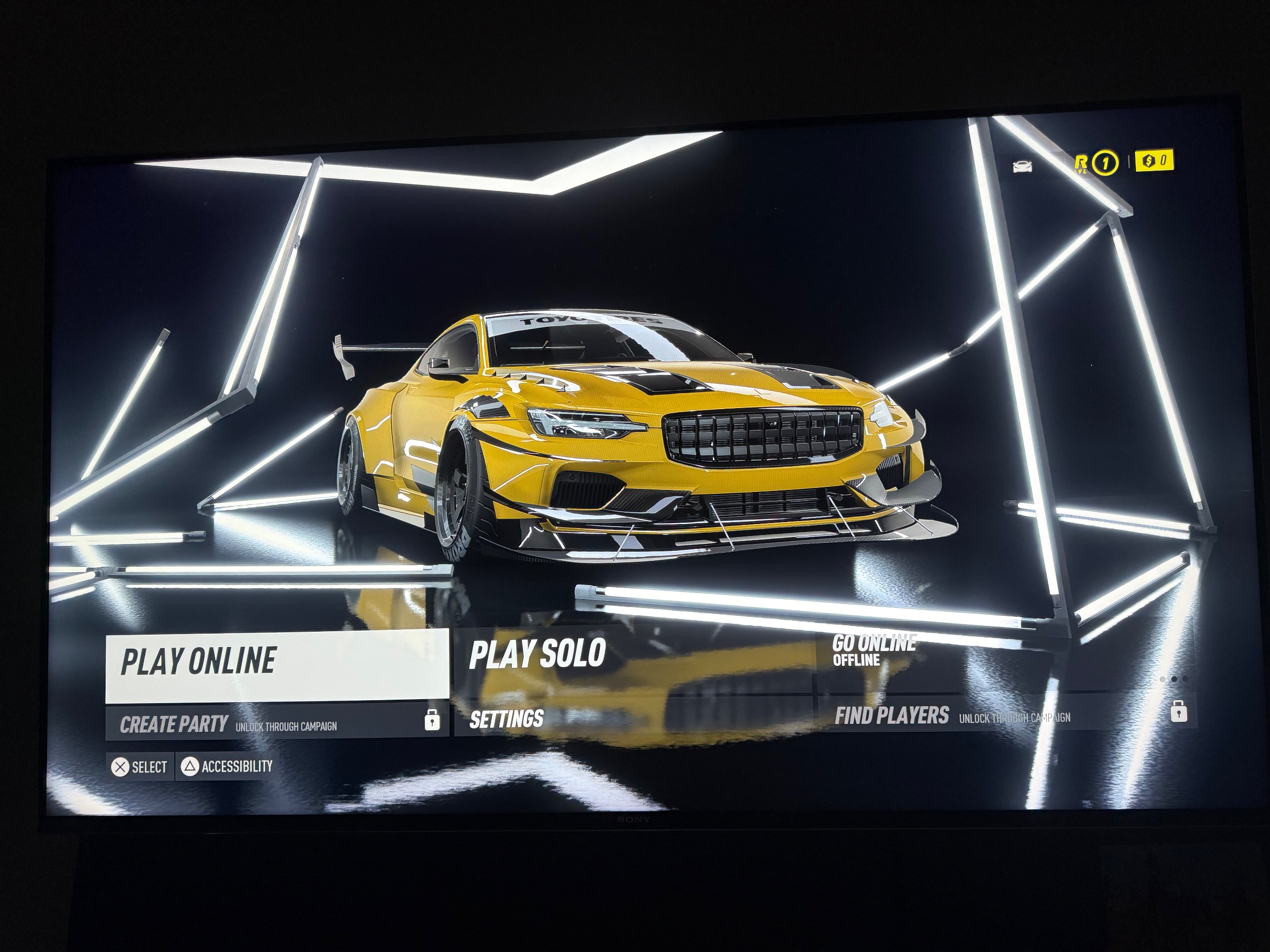This screenshot has width=1270, height=952.
Task: Open the locked Create Party option
Action: [277, 723]
